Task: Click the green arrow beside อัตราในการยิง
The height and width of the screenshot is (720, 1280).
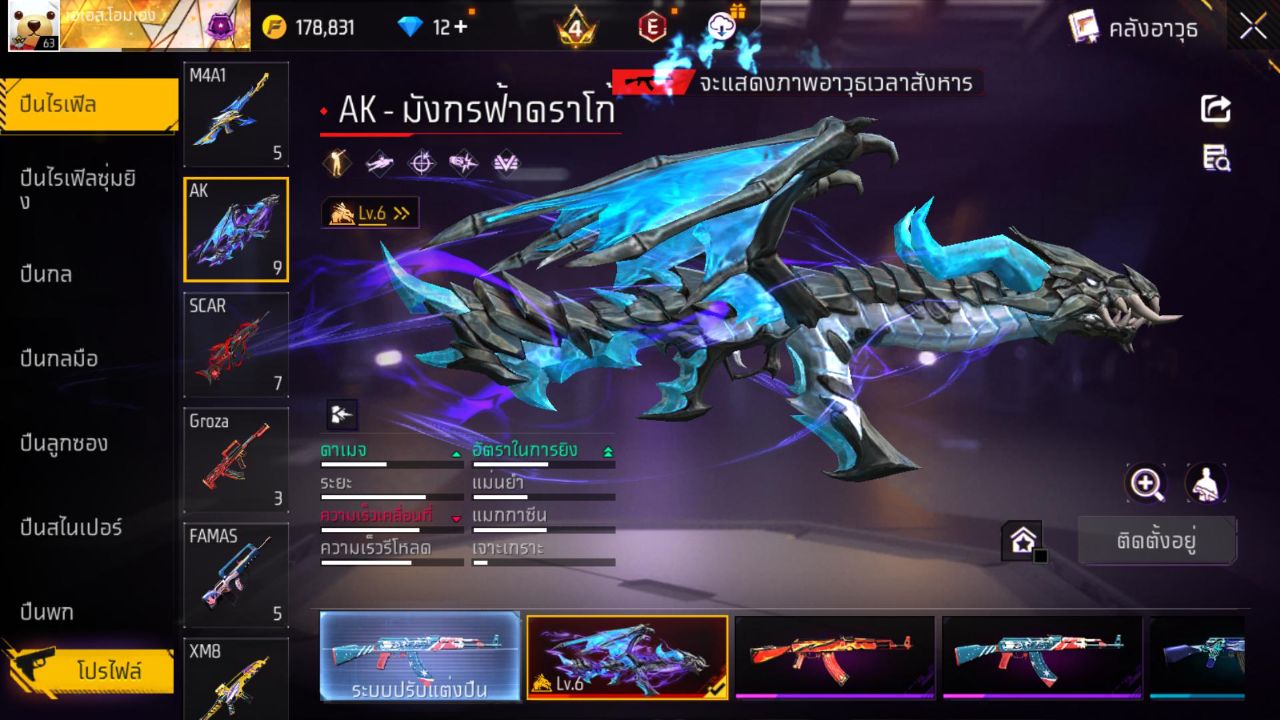Action: pyautogui.click(x=610, y=450)
